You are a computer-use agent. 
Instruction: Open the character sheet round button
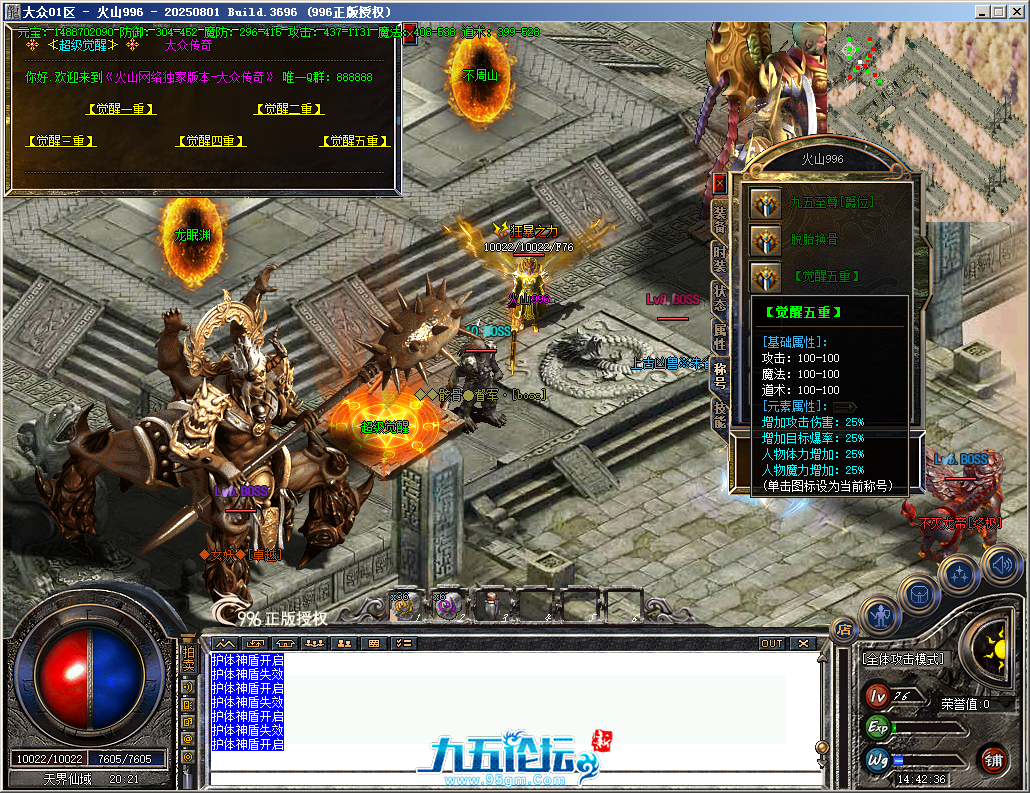[x=880, y=614]
